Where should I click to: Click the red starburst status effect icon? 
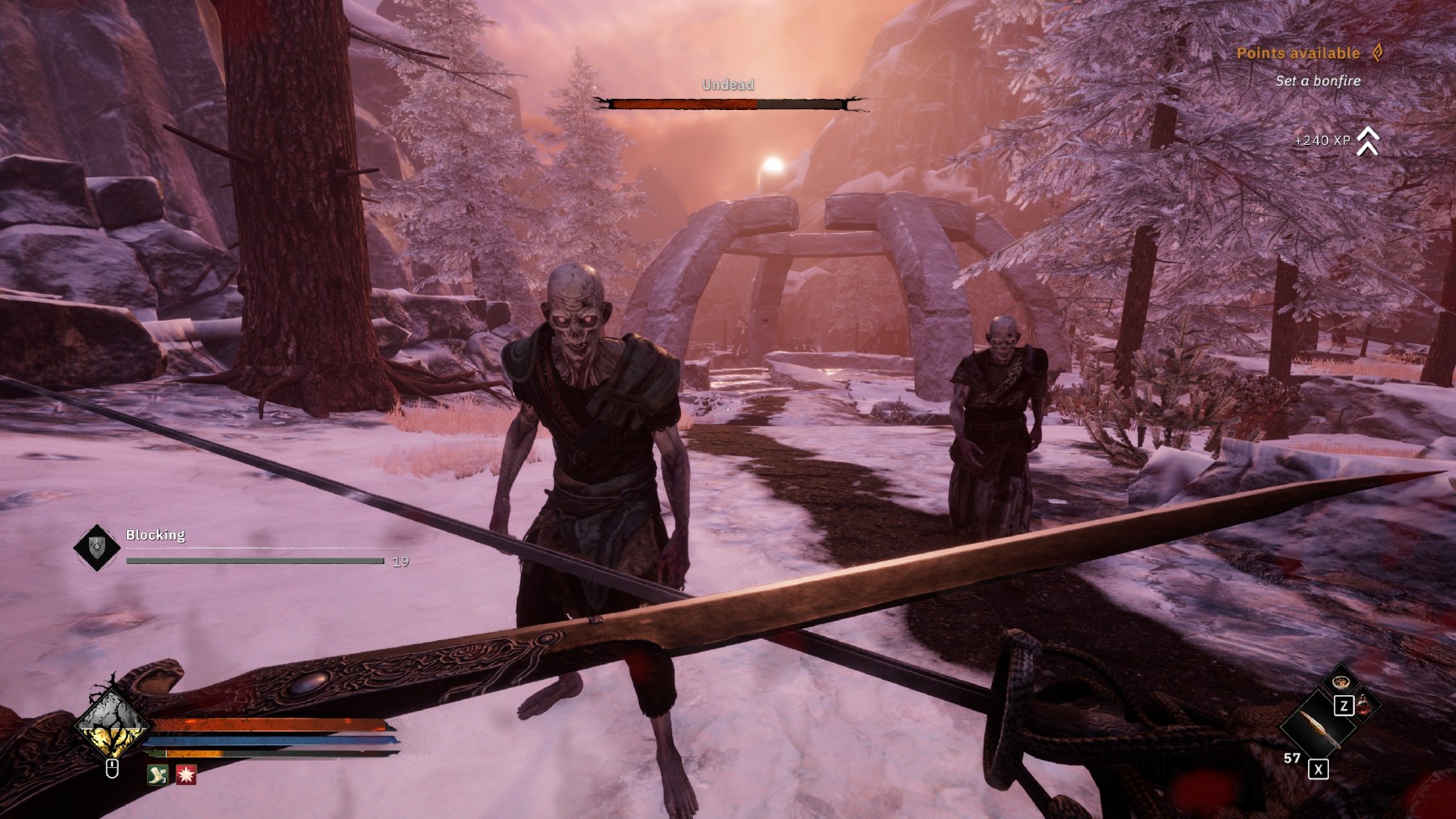click(x=186, y=774)
